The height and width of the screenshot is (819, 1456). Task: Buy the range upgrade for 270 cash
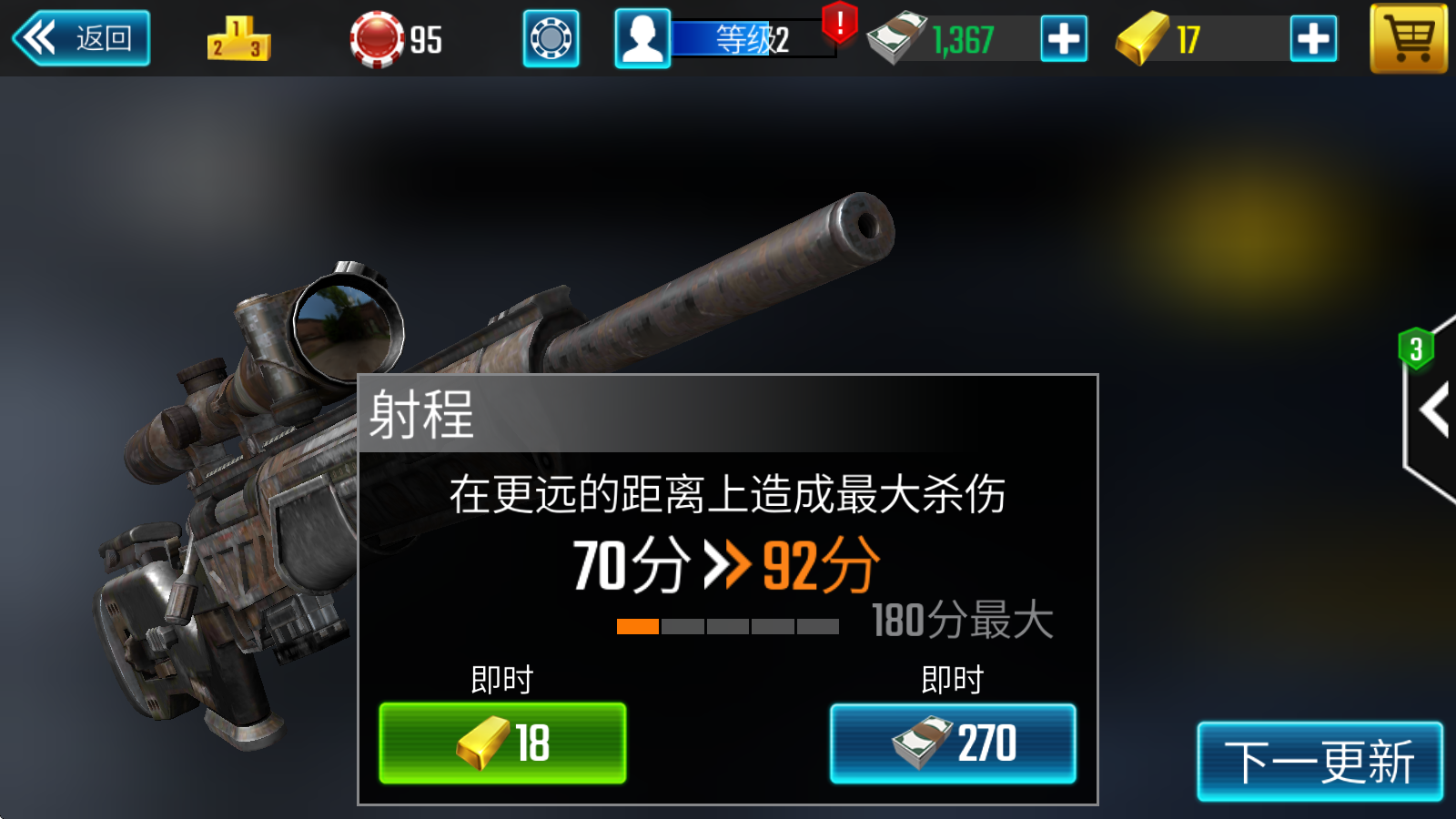click(x=952, y=743)
